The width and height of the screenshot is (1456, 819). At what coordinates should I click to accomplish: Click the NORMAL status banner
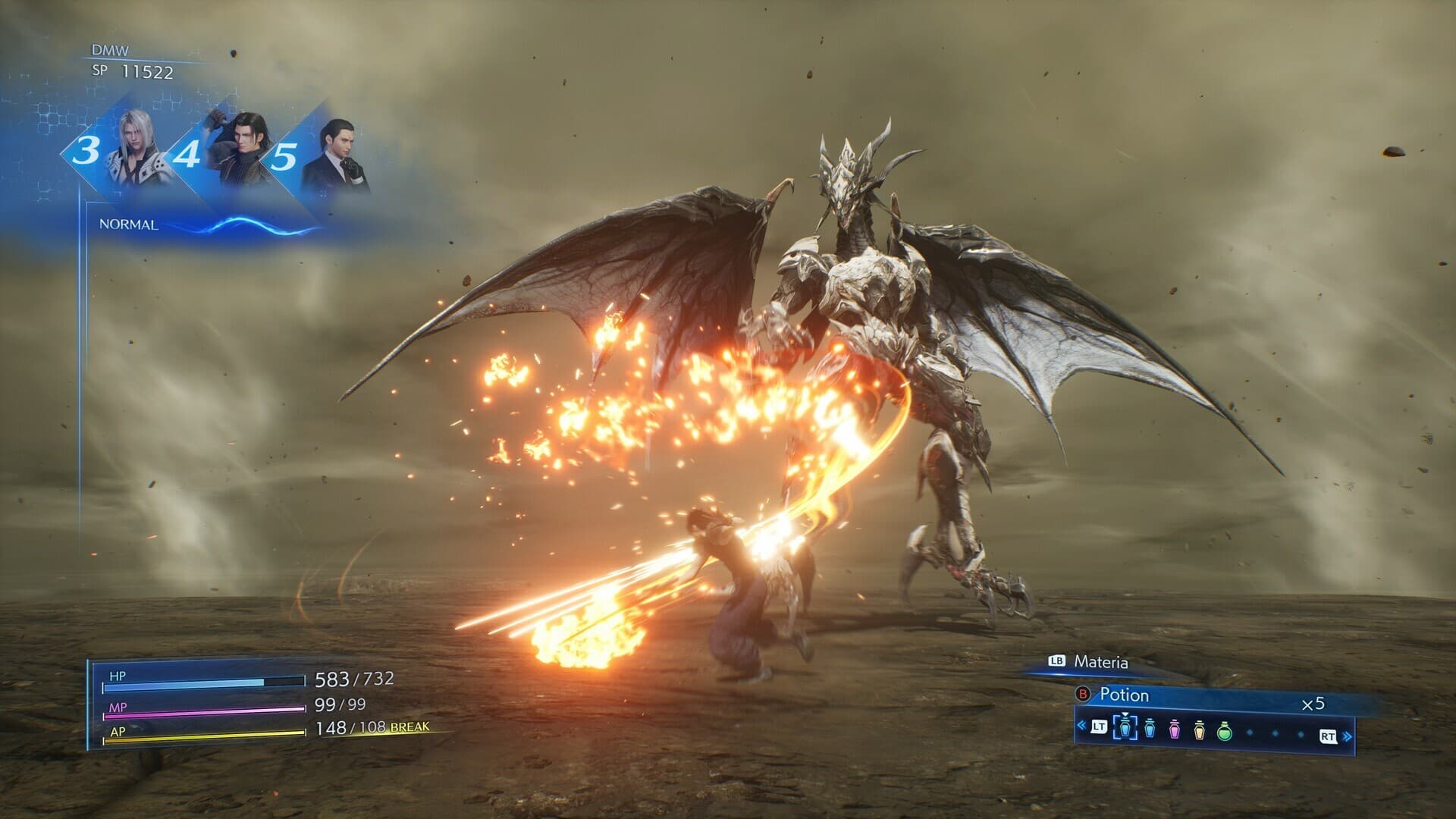coord(128,224)
